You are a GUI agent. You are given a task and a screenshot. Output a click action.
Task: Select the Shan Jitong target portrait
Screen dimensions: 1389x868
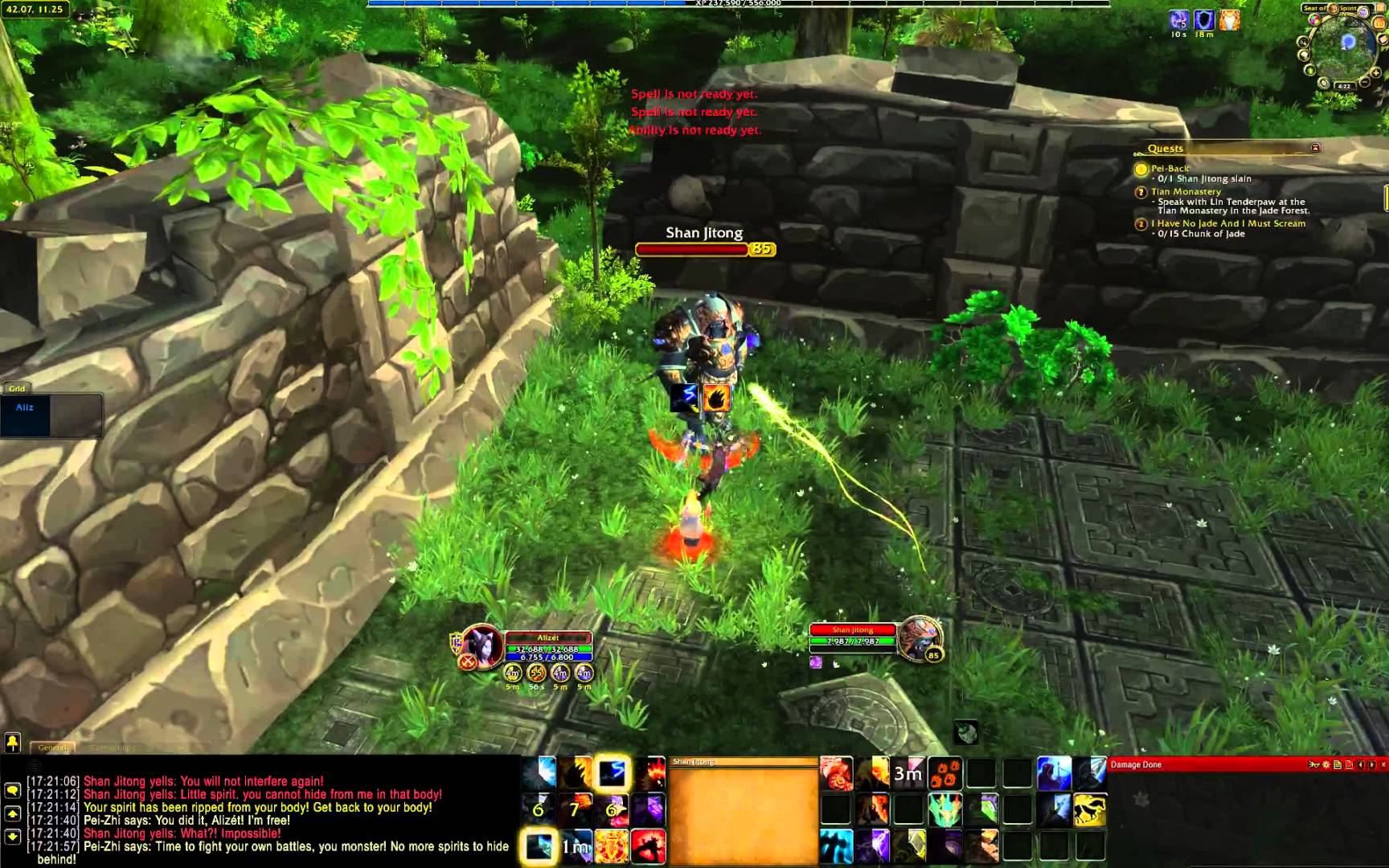coord(919,639)
